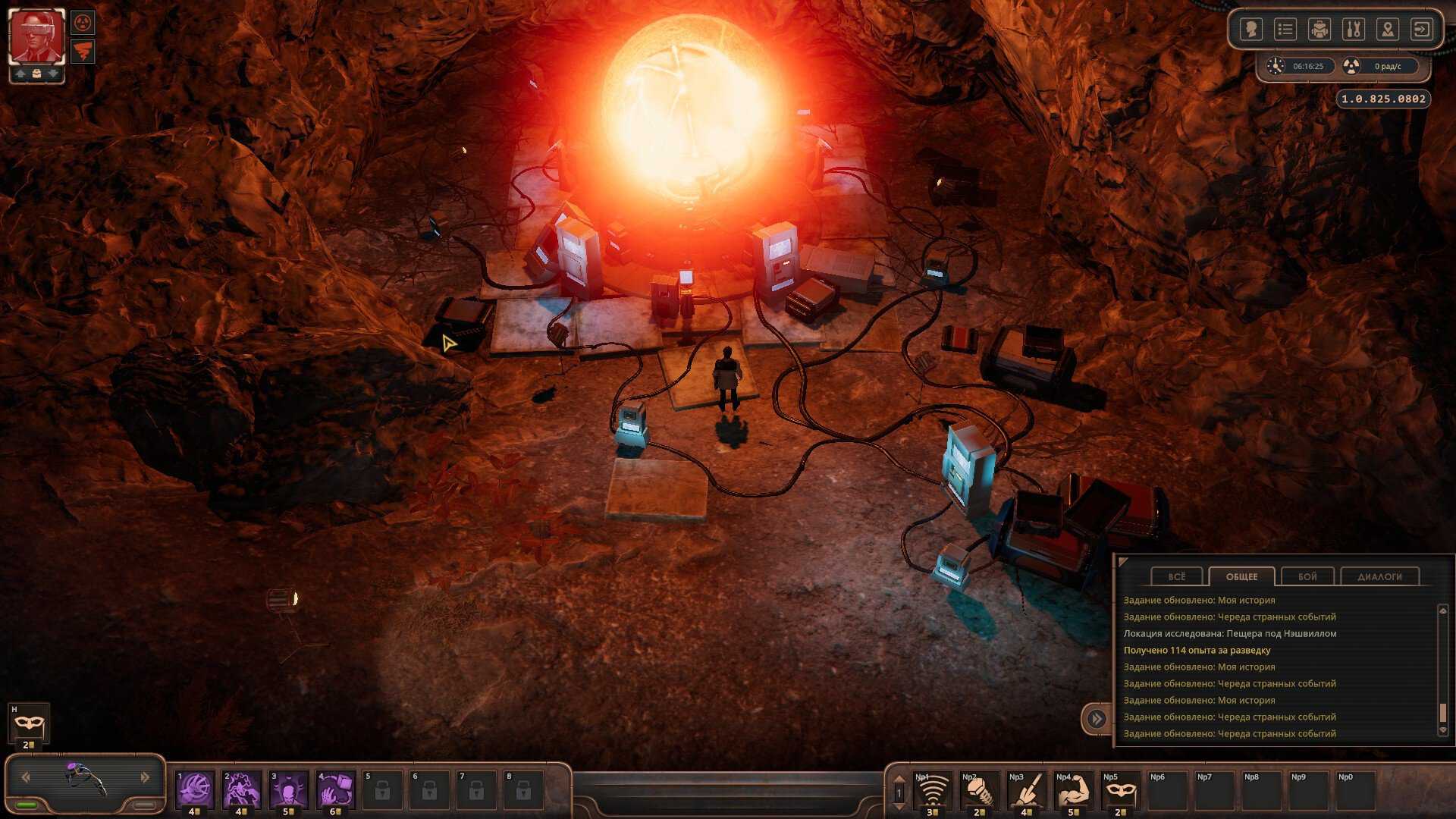Switch chat log to ВСЁ tab
Screen dimensions: 1456x819
(x=1176, y=576)
